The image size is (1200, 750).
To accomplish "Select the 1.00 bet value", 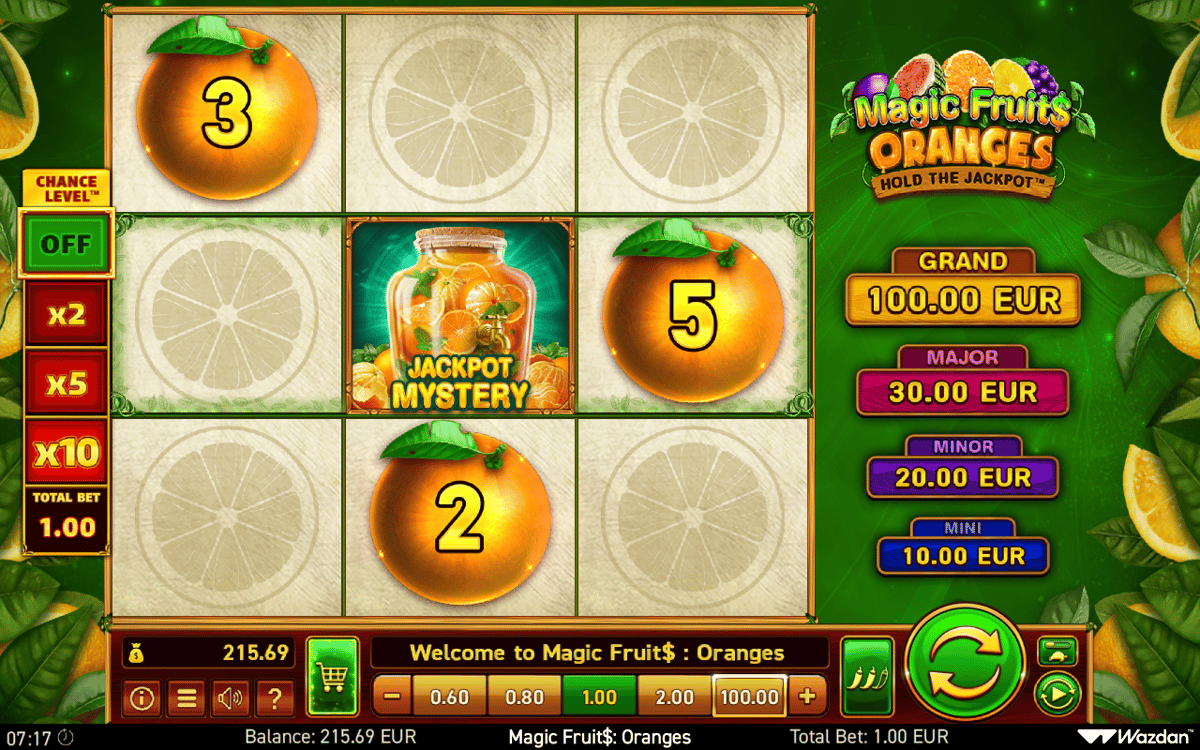I will pos(599,697).
